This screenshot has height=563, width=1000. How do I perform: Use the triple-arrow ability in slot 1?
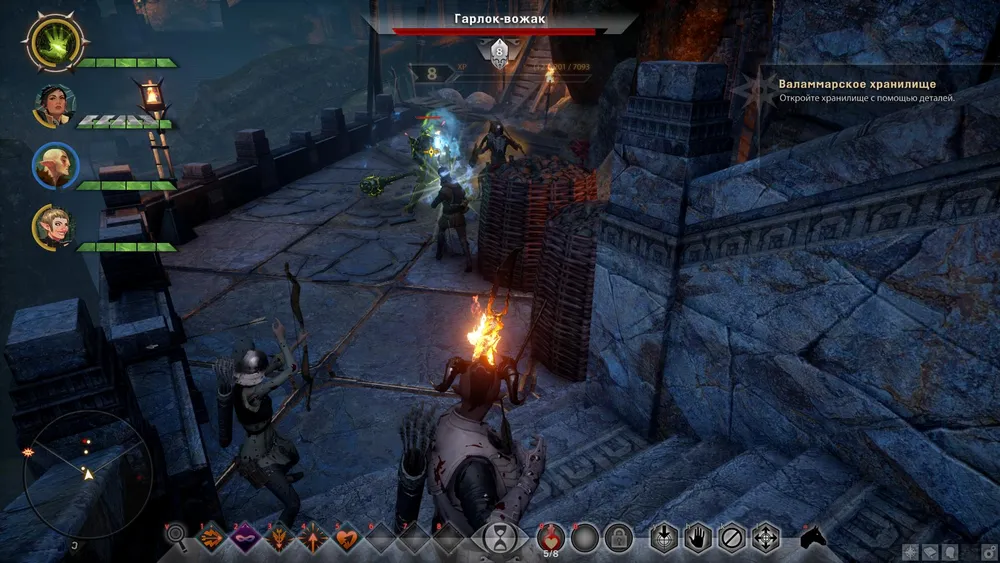[211, 538]
